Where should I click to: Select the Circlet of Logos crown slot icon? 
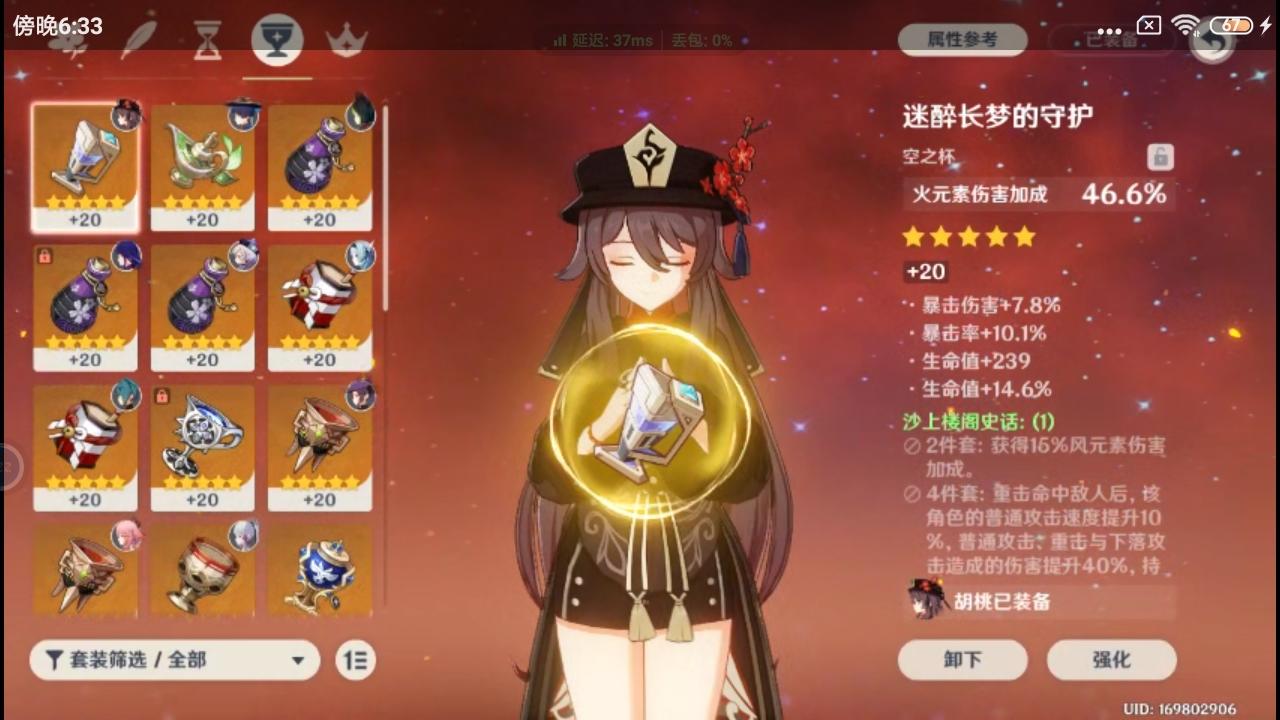[x=347, y=40]
